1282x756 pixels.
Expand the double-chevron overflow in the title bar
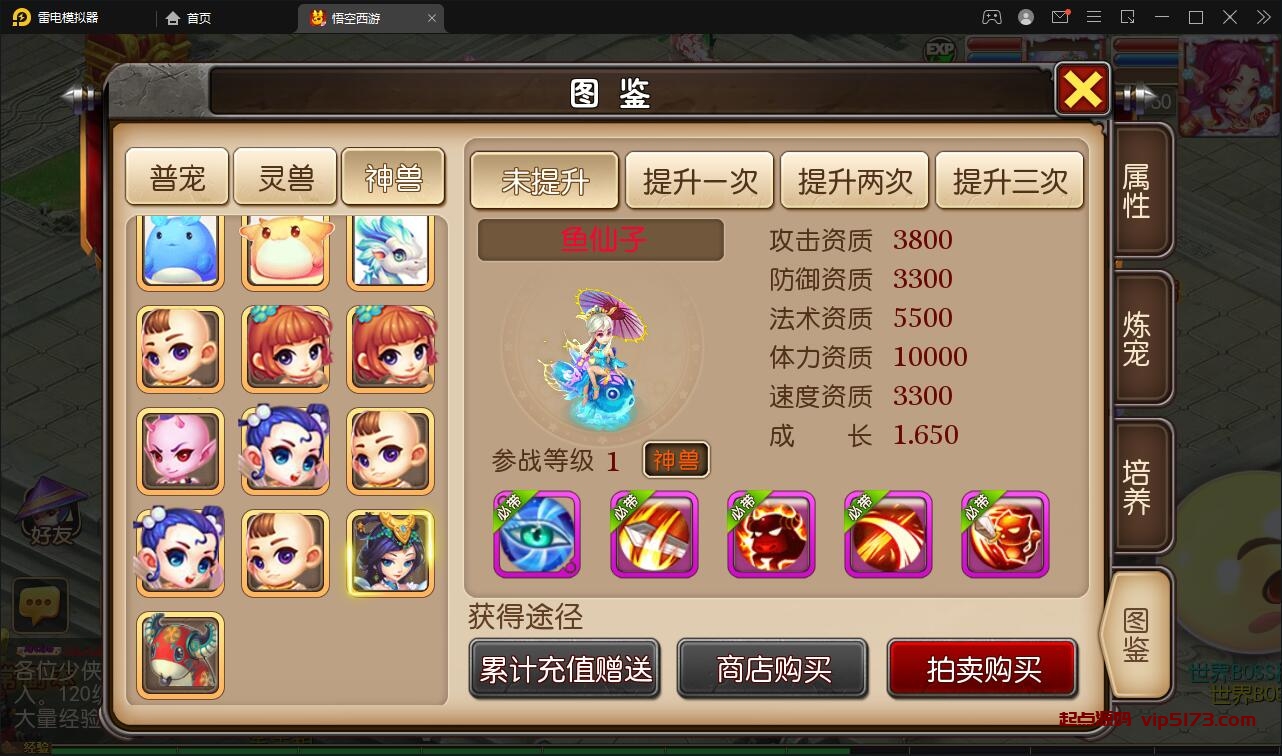pos(1263,17)
